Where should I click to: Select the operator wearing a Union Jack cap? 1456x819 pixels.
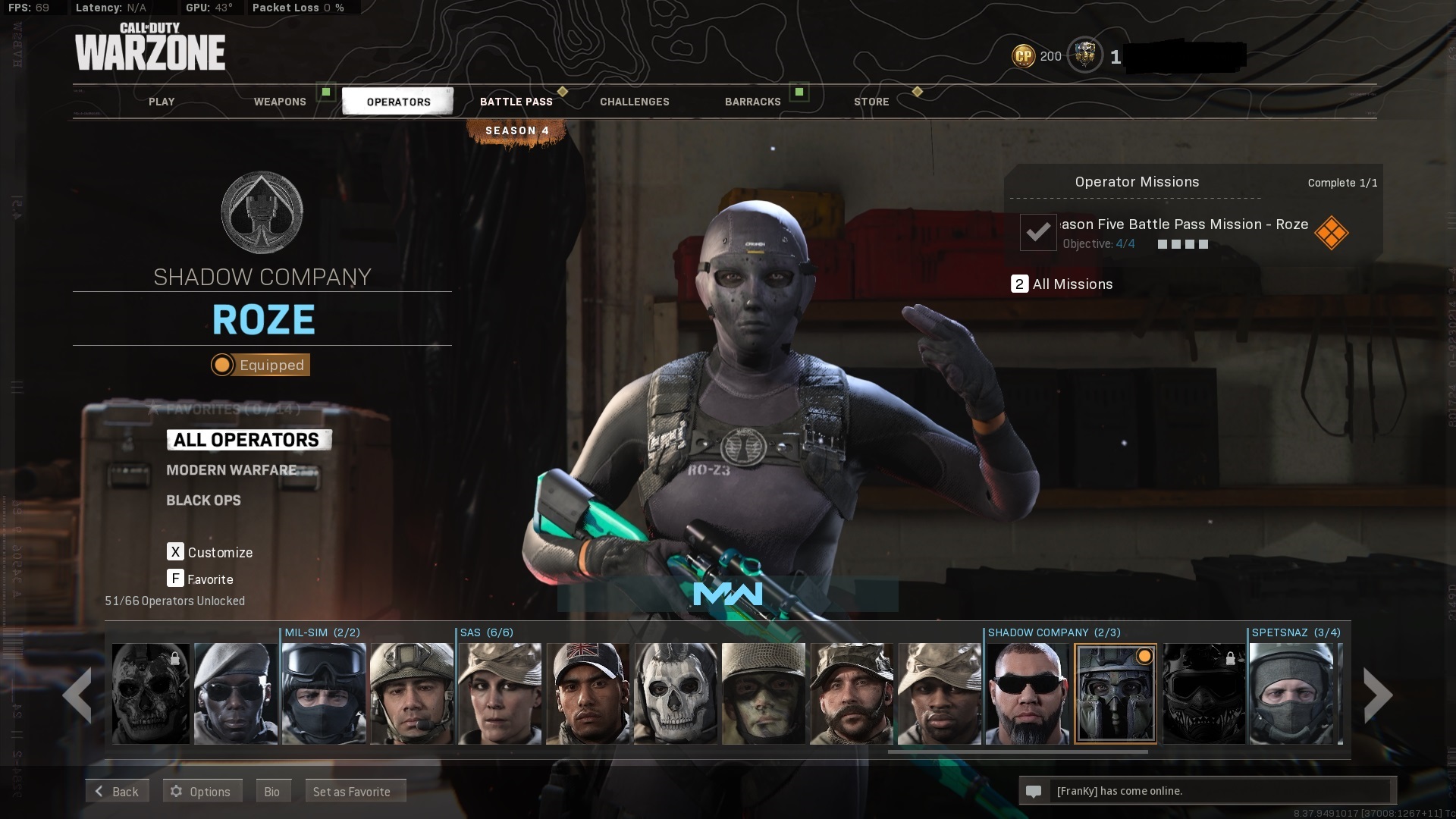point(588,693)
